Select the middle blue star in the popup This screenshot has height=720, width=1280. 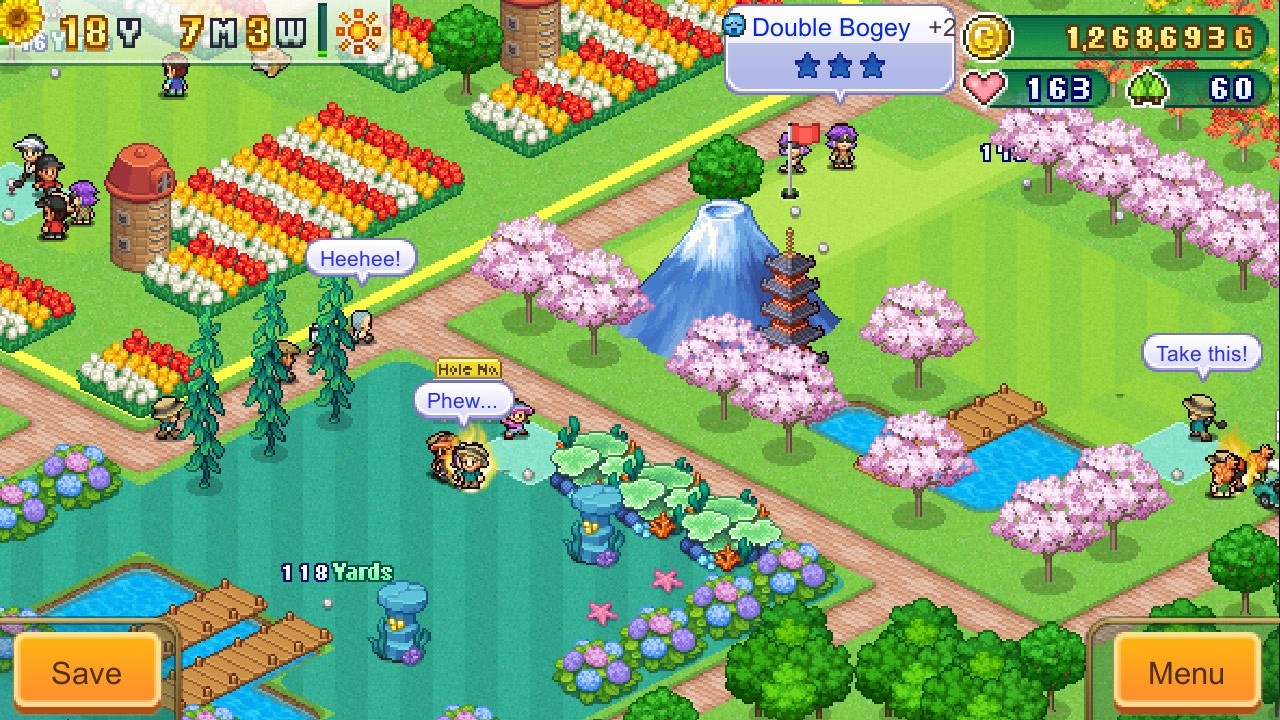coord(840,66)
